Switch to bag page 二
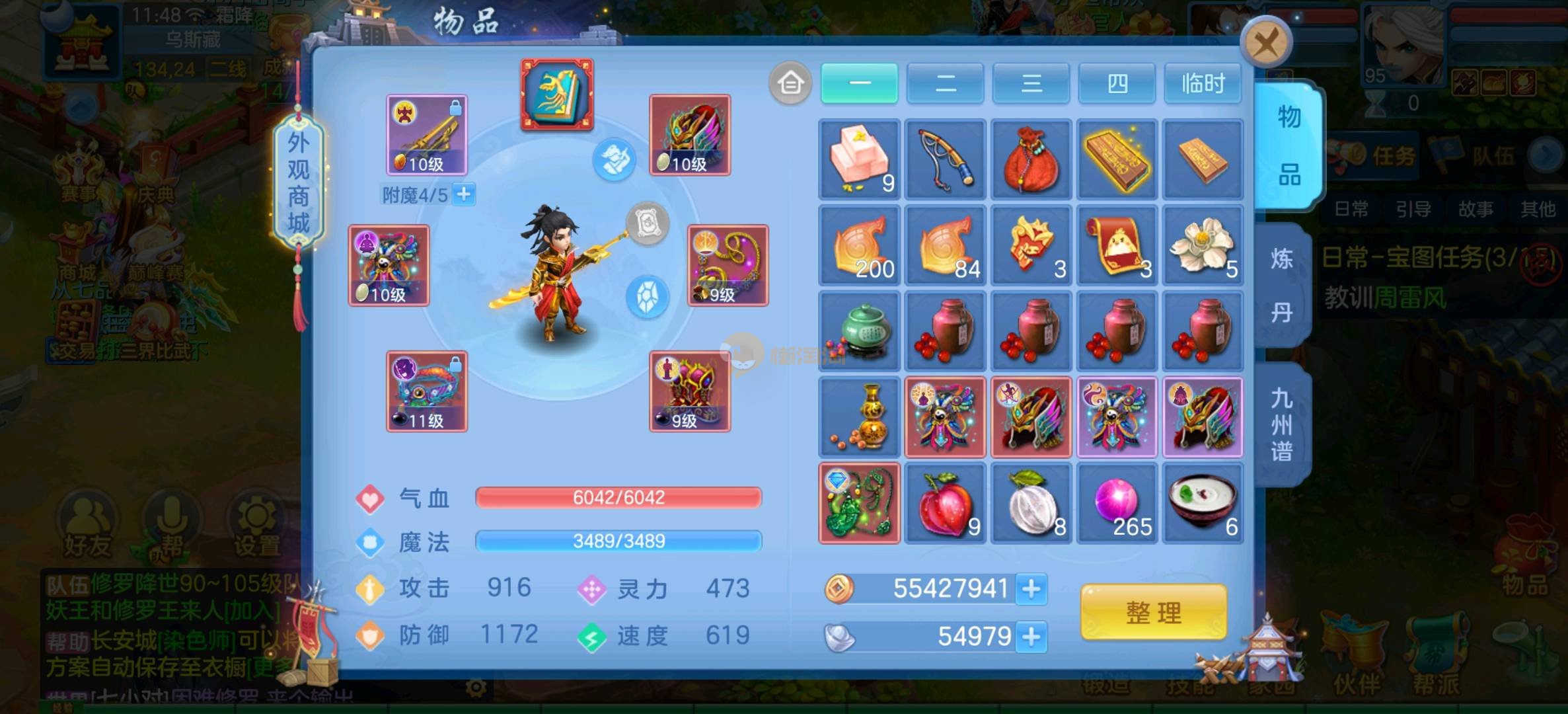Viewport: 1568px width, 714px height. 945,84
